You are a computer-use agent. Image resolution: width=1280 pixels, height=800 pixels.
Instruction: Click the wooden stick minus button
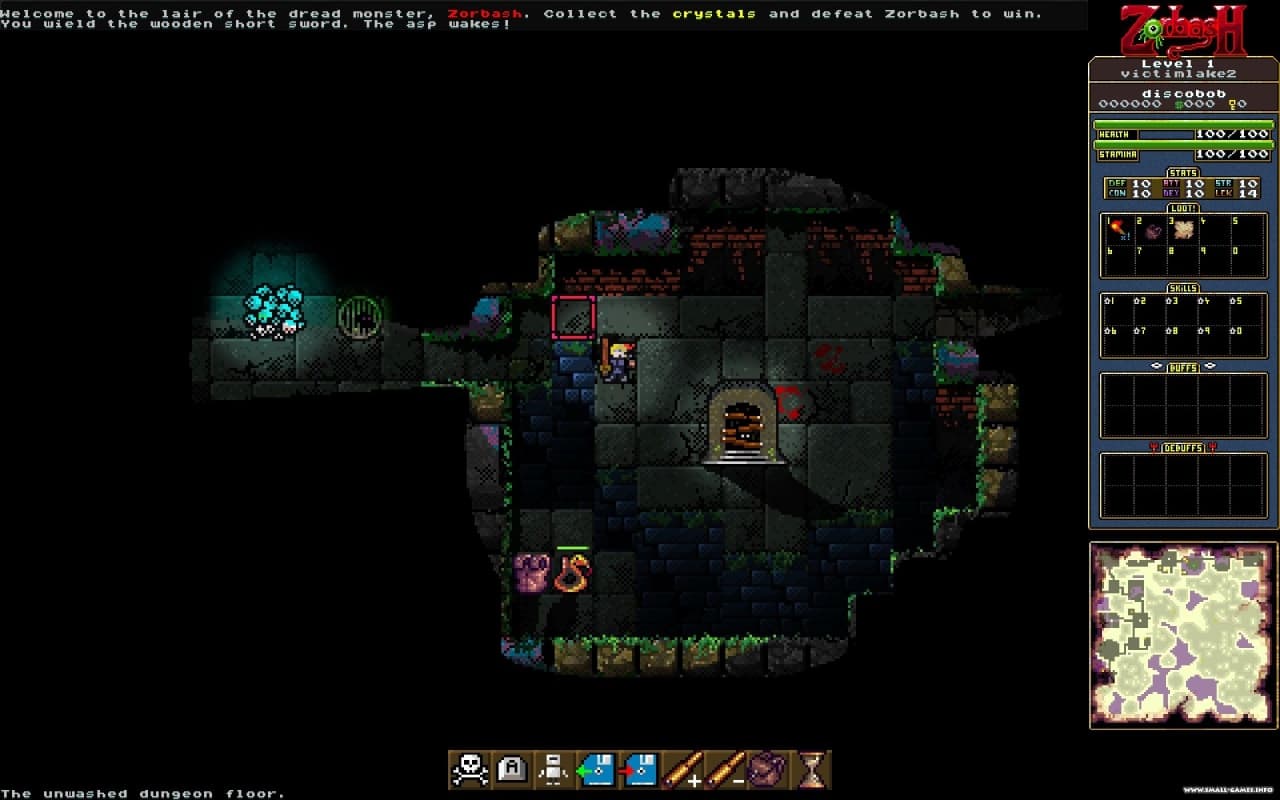pyautogui.click(x=724, y=769)
